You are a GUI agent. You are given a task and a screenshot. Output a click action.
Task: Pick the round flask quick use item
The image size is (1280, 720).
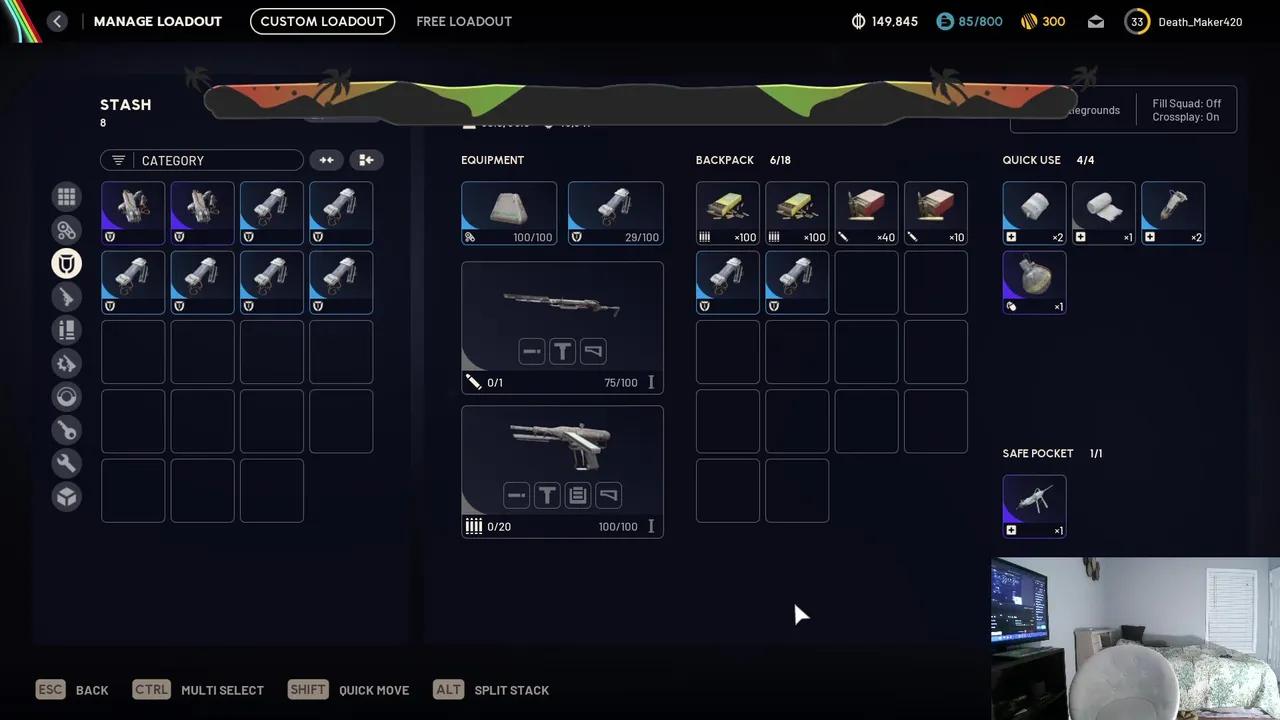(x=1034, y=282)
